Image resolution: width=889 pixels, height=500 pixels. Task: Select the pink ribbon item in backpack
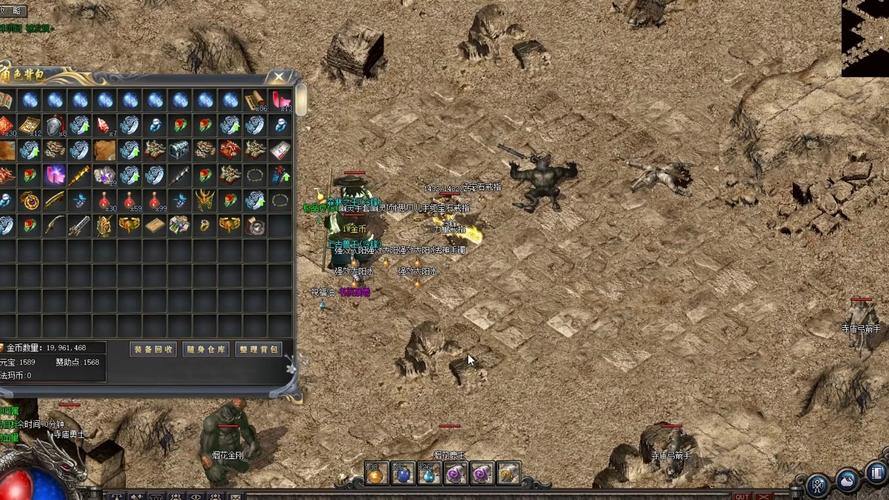(281, 100)
